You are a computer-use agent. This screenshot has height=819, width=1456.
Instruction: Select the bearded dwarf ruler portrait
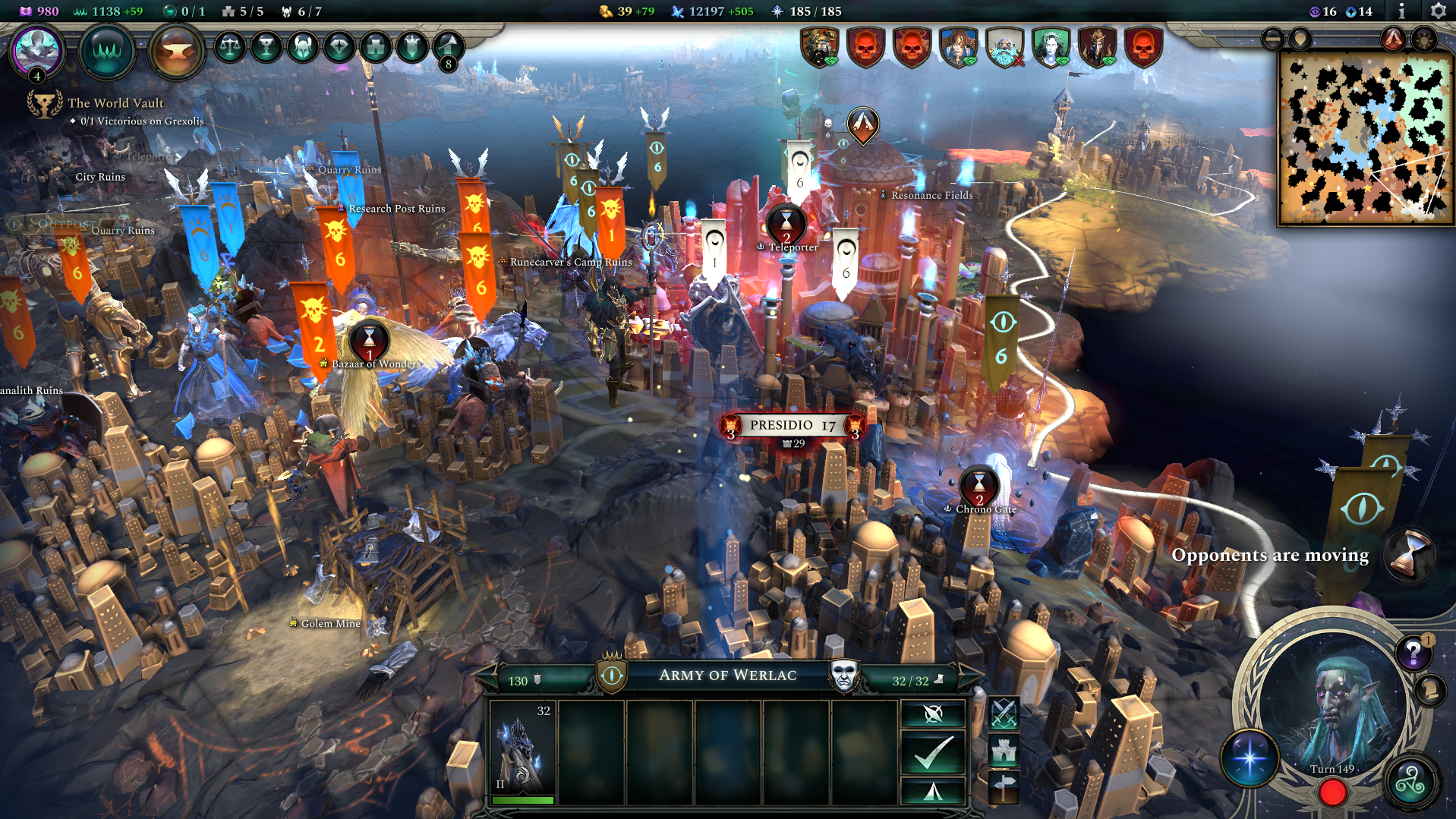(1004, 48)
